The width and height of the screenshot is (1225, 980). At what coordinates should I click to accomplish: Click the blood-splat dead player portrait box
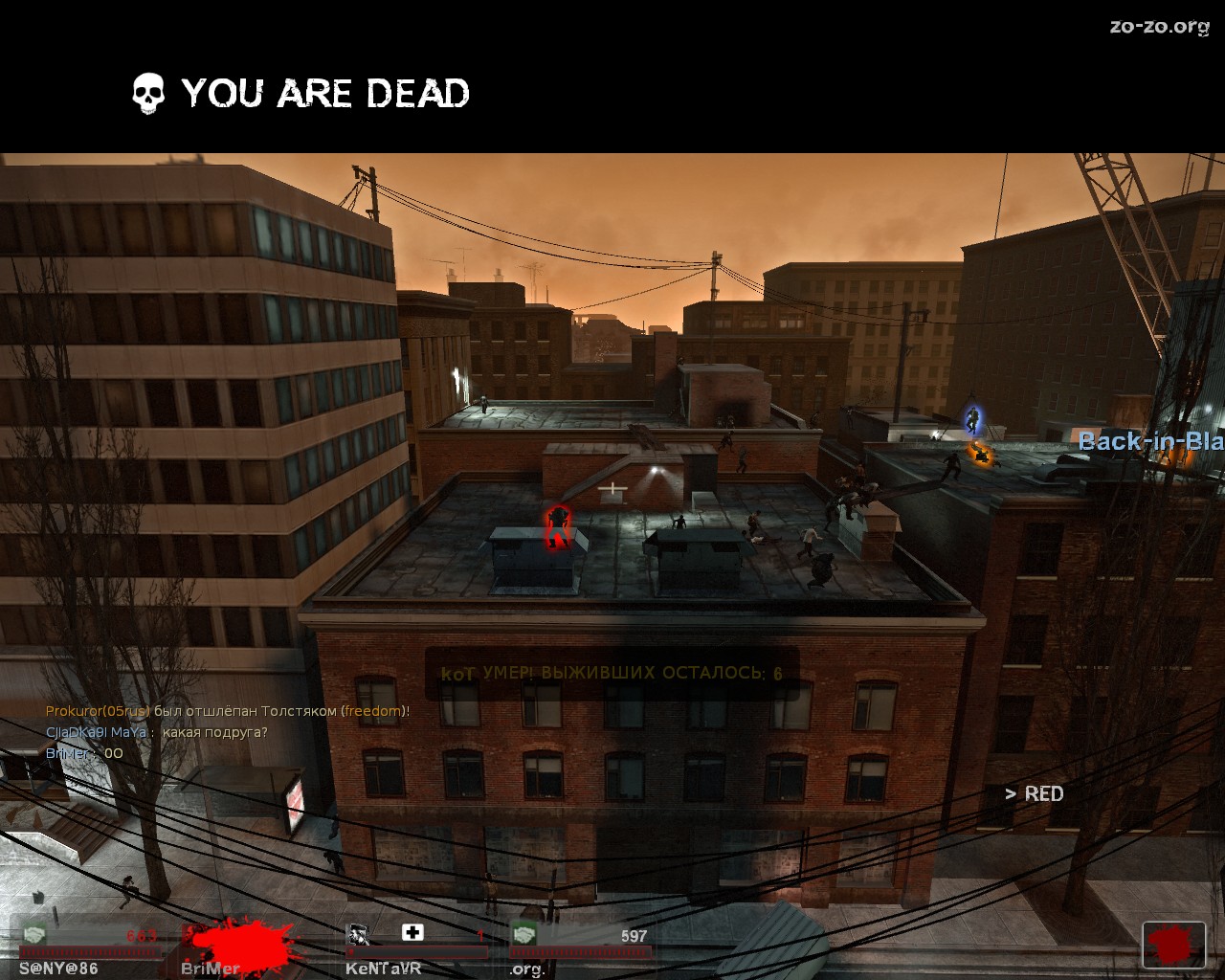pos(1173,946)
